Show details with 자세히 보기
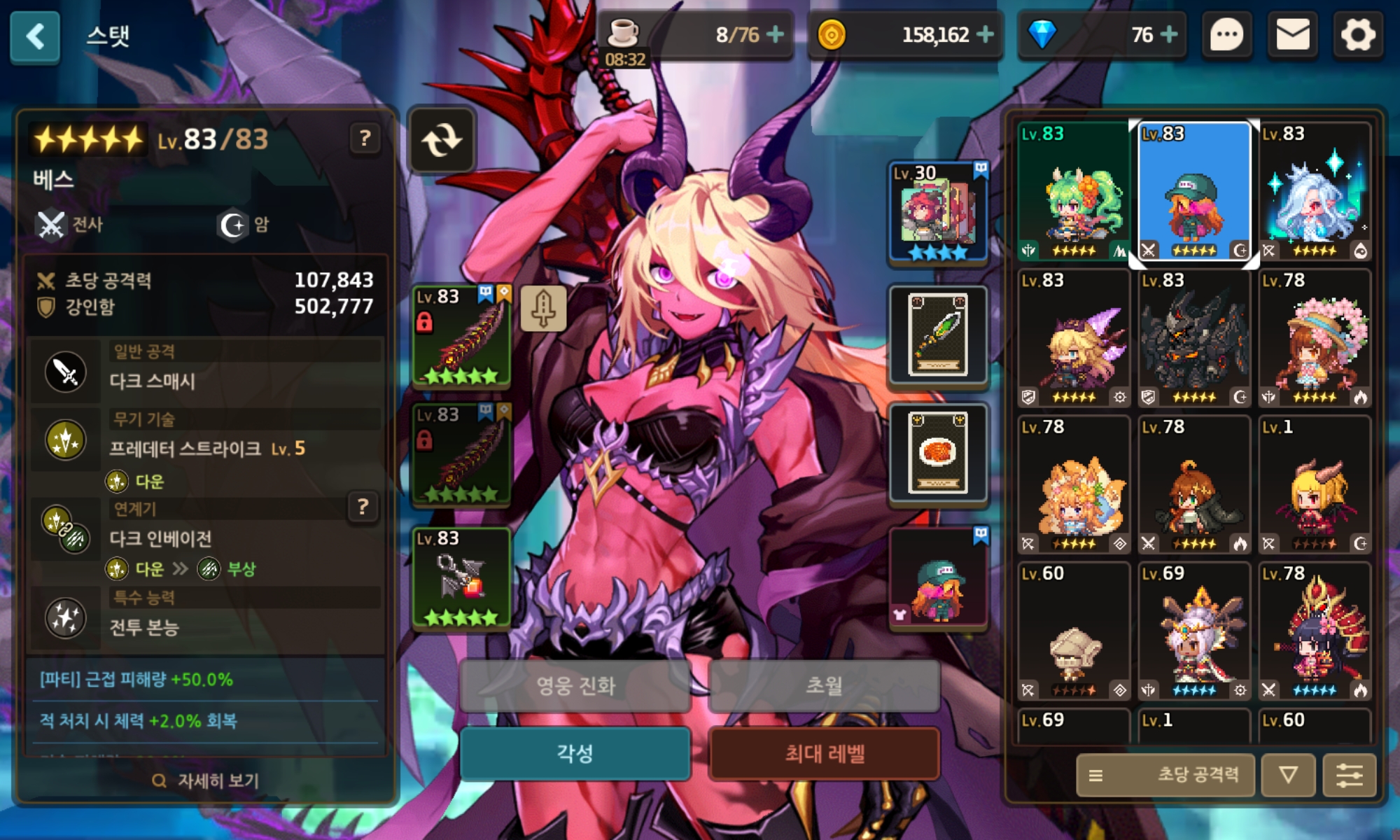 pos(206,780)
